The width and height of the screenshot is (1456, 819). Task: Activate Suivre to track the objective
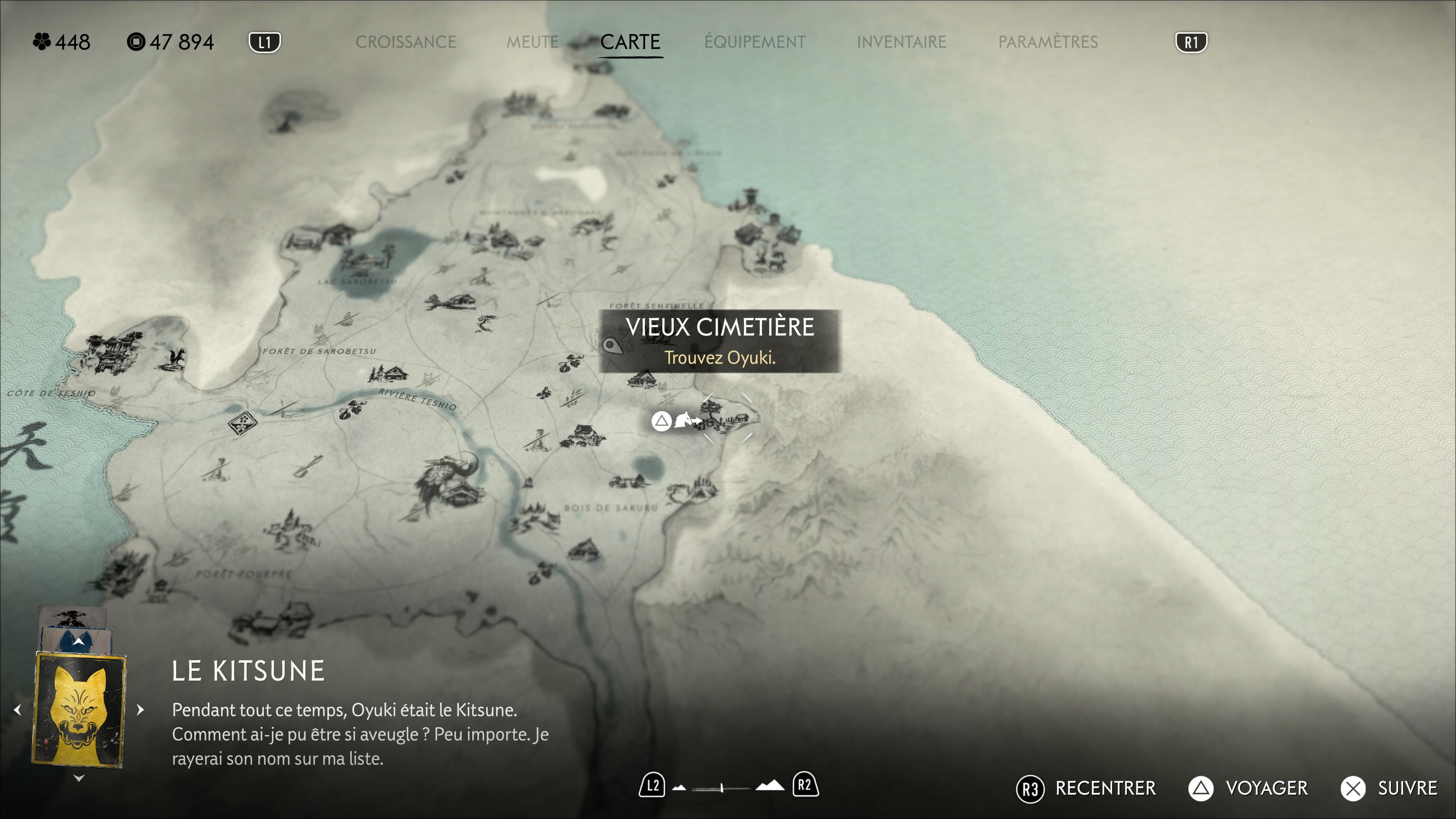[x=1390, y=788]
